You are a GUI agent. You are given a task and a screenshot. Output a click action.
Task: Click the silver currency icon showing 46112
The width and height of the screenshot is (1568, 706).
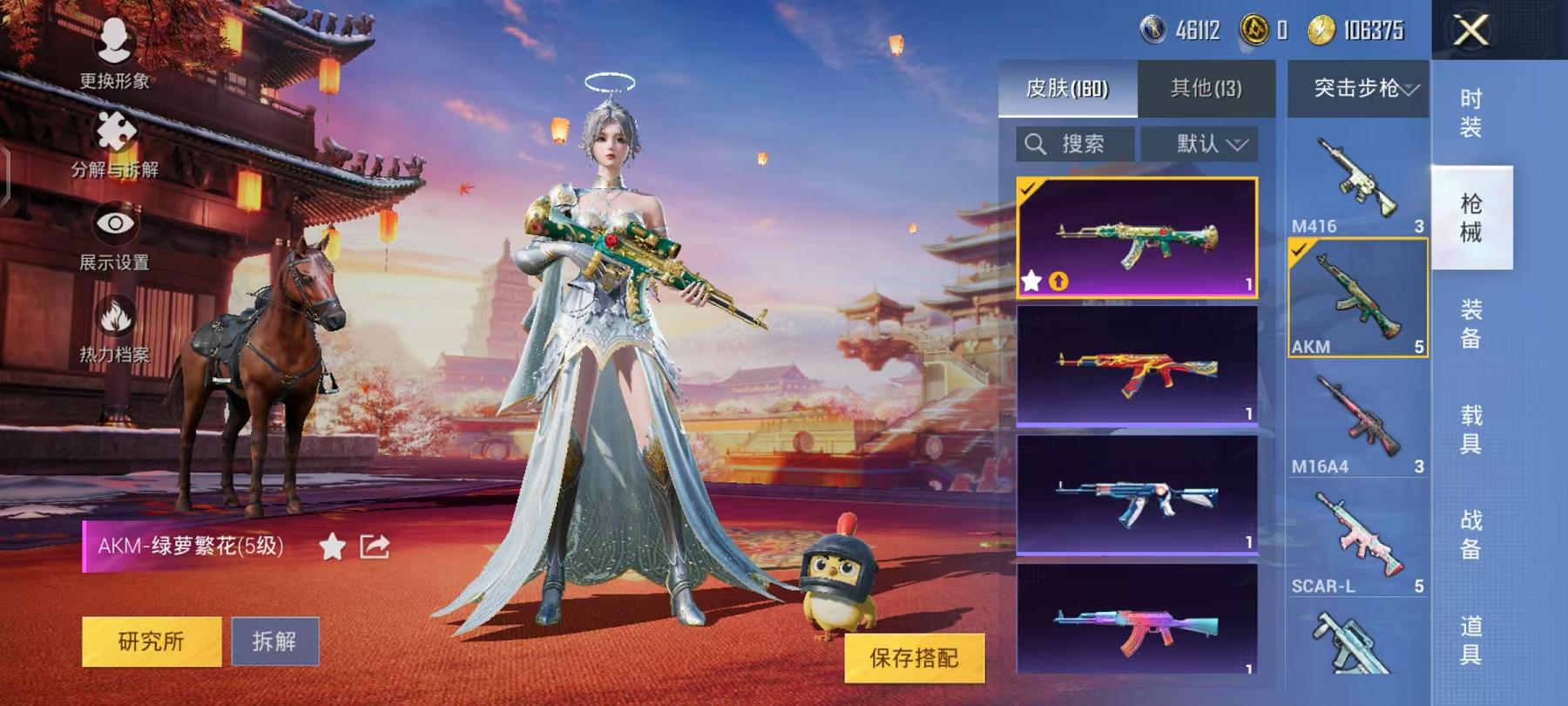(1152, 27)
